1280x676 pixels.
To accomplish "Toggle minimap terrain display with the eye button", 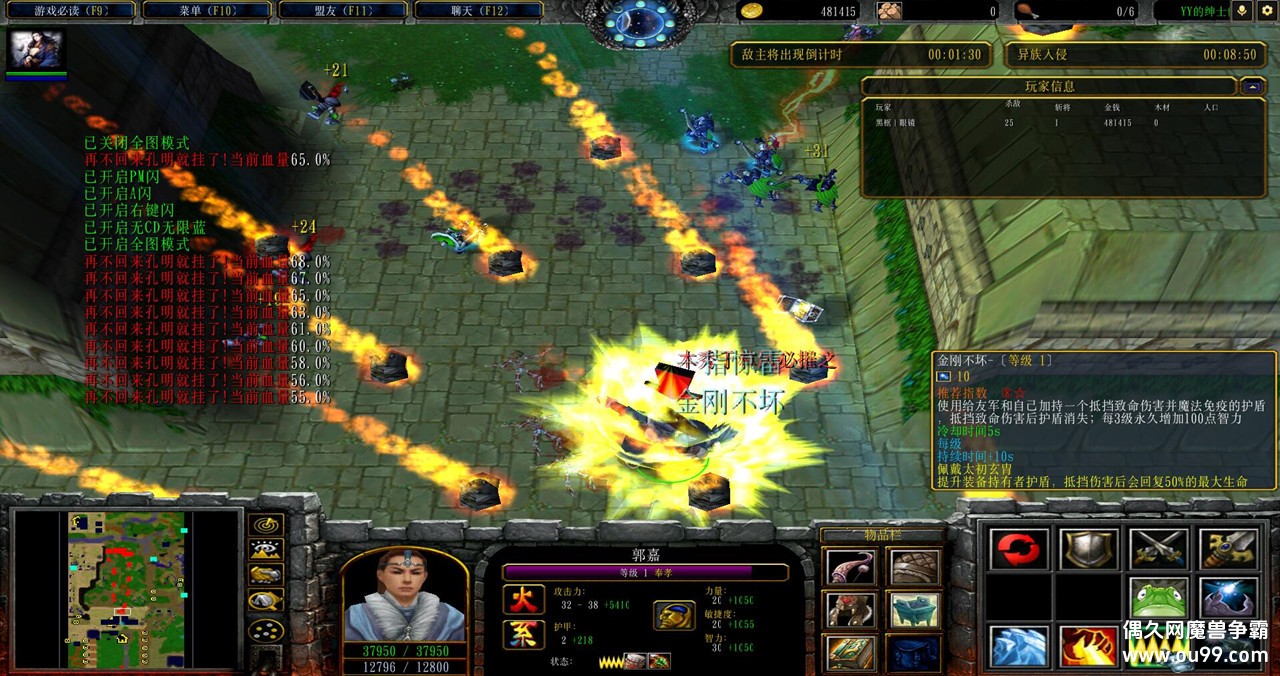I will point(265,549).
